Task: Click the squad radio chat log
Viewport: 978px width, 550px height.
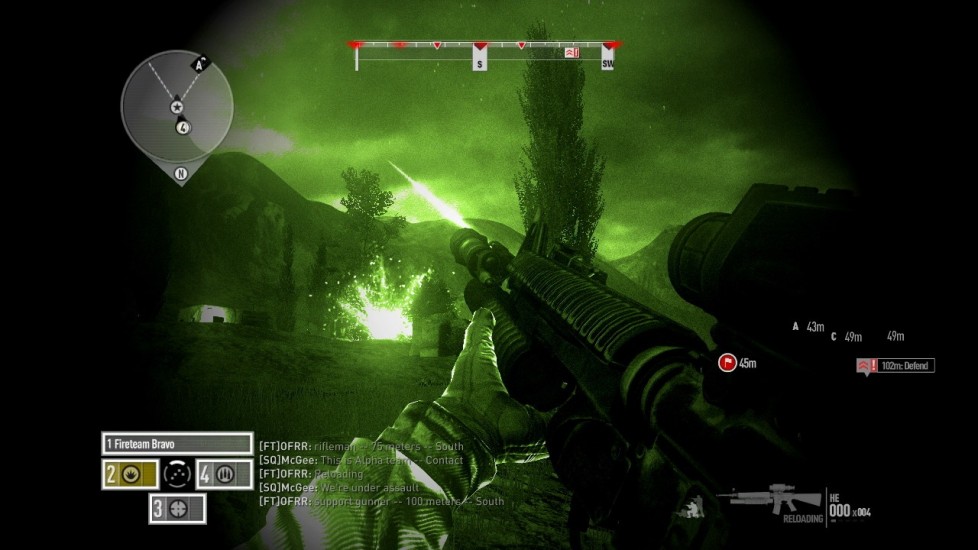Action: pos(381,473)
